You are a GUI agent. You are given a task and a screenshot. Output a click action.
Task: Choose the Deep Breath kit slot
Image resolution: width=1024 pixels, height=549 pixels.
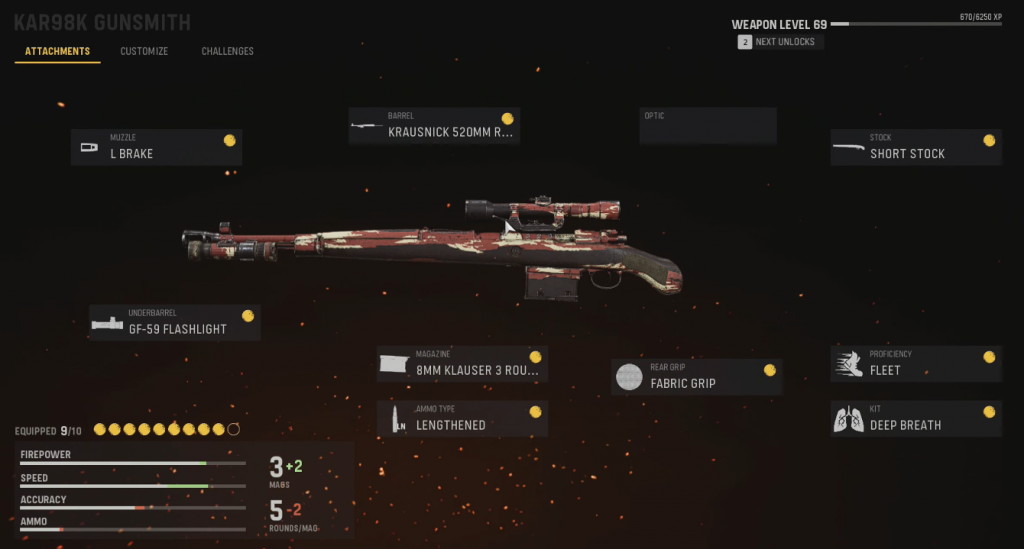[x=916, y=419]
